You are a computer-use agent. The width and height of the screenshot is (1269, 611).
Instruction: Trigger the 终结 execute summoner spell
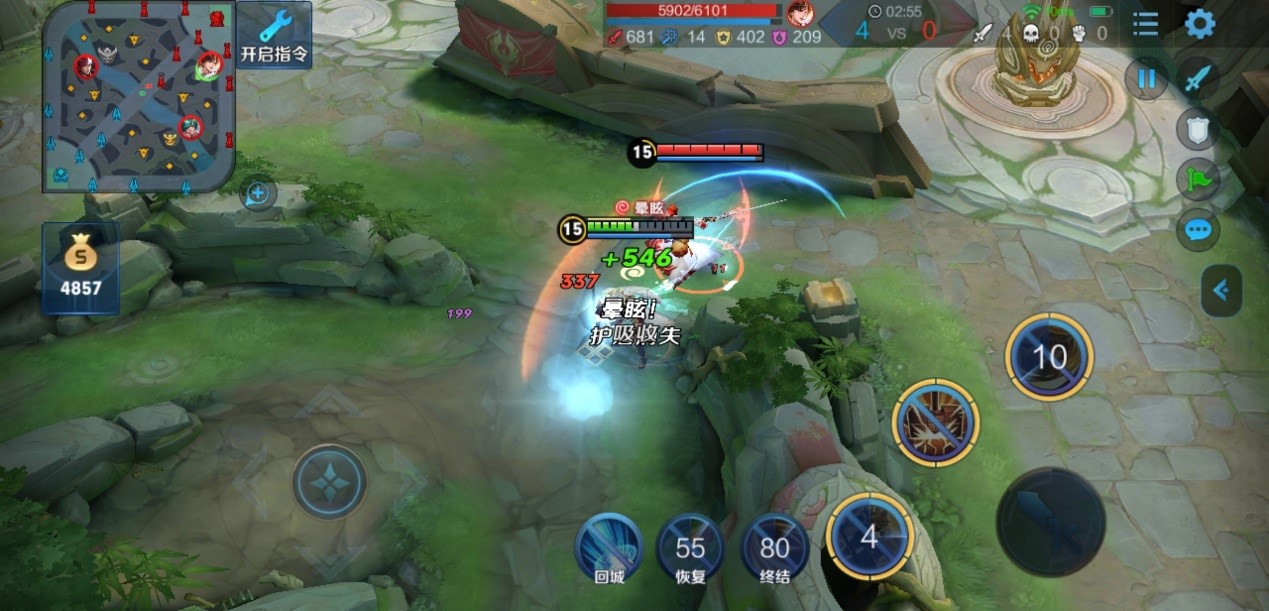click(774, 547)
